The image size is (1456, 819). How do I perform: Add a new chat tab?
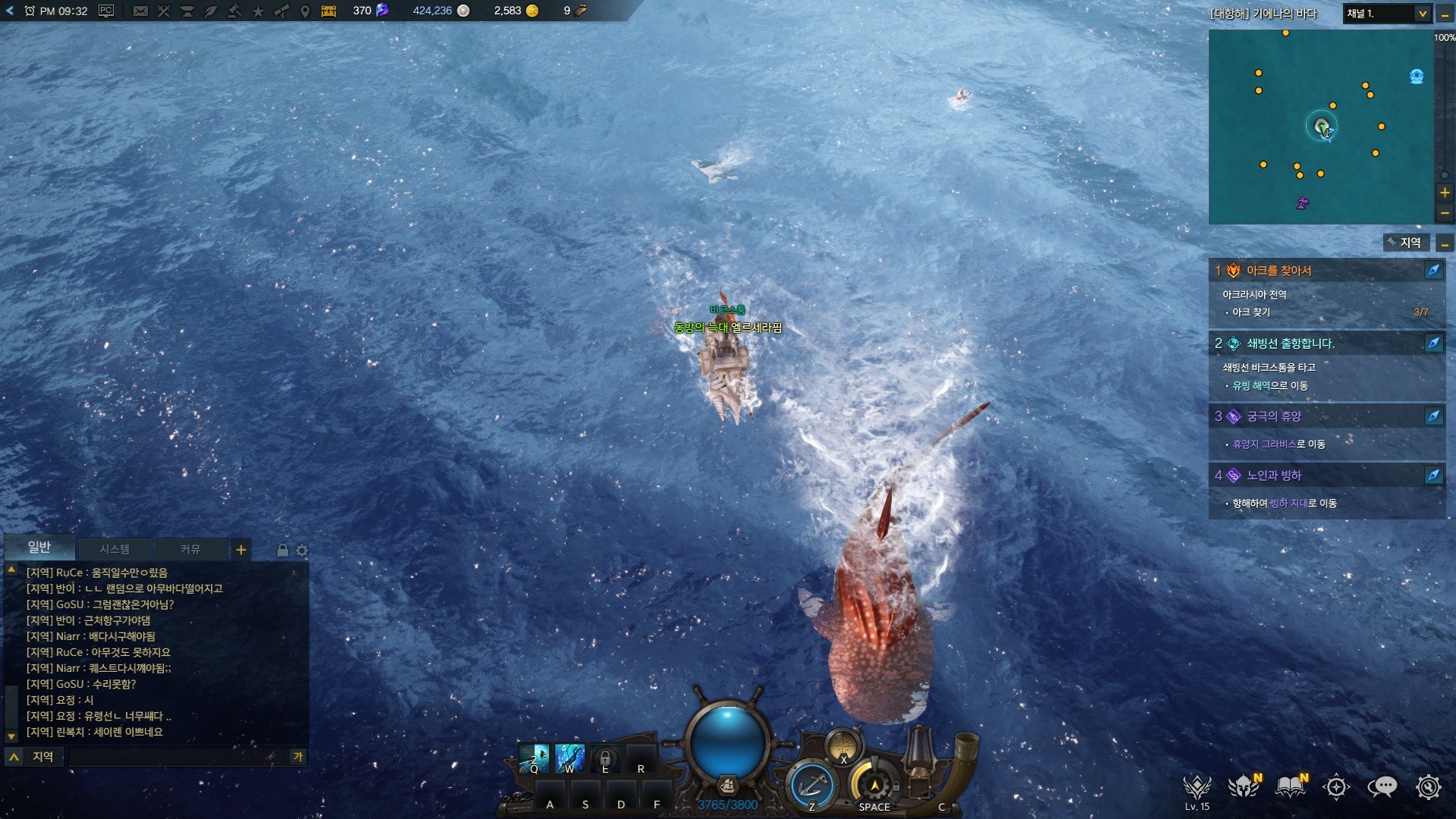tap(241, 550)
